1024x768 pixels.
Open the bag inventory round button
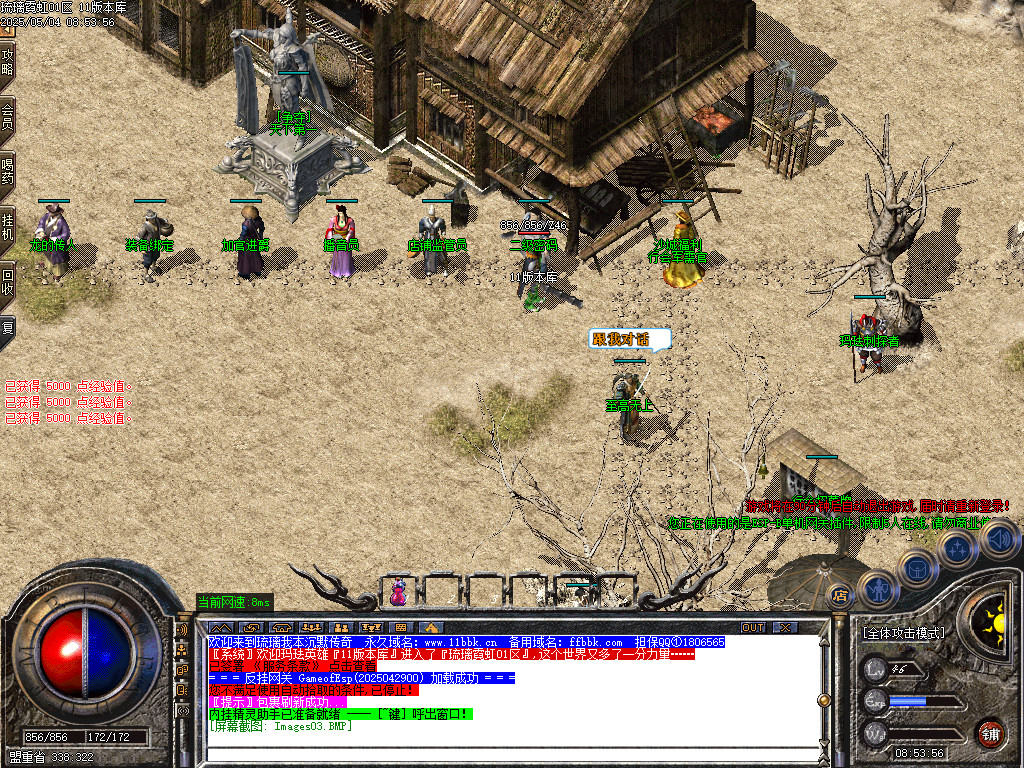point(917,568)
